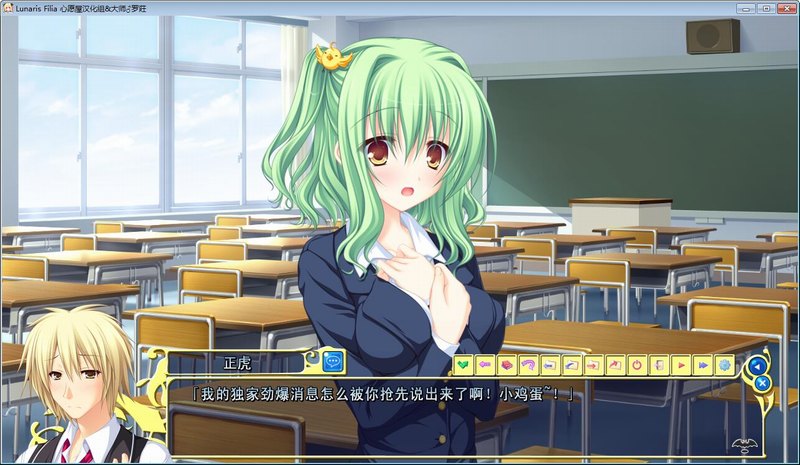Close the Lunaris Filia window

[784, 8]
